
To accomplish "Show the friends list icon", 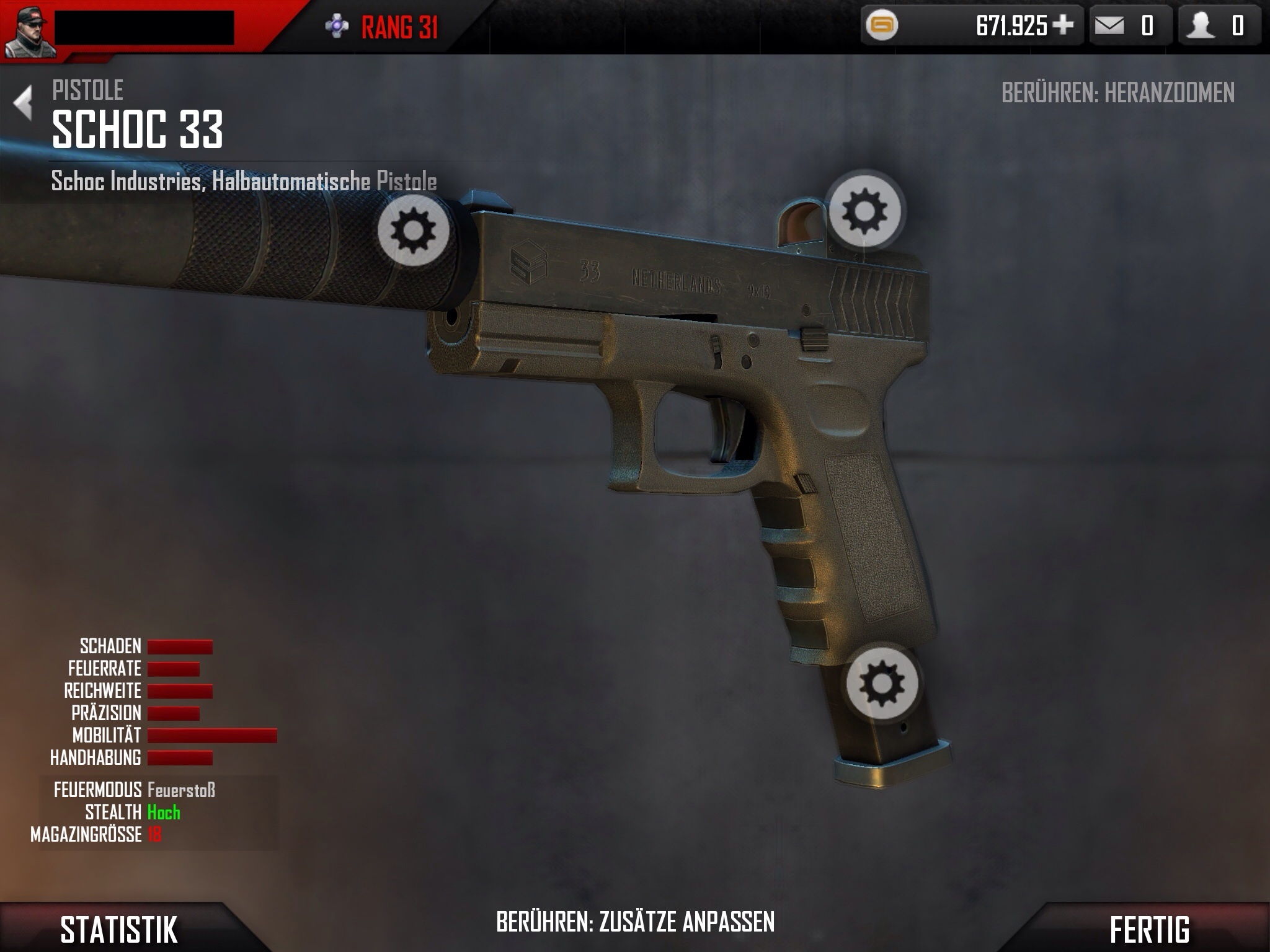I will coord(1201,26).
